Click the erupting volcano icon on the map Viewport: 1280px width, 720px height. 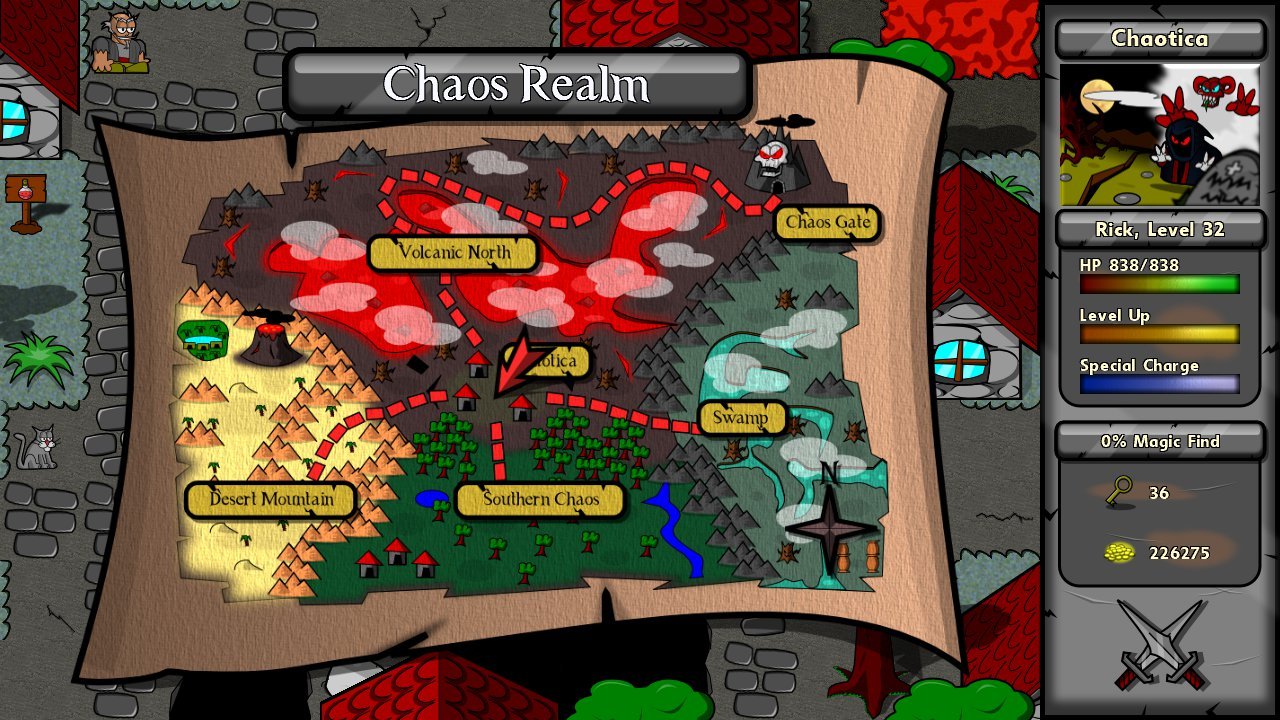[x=267, y=340]
